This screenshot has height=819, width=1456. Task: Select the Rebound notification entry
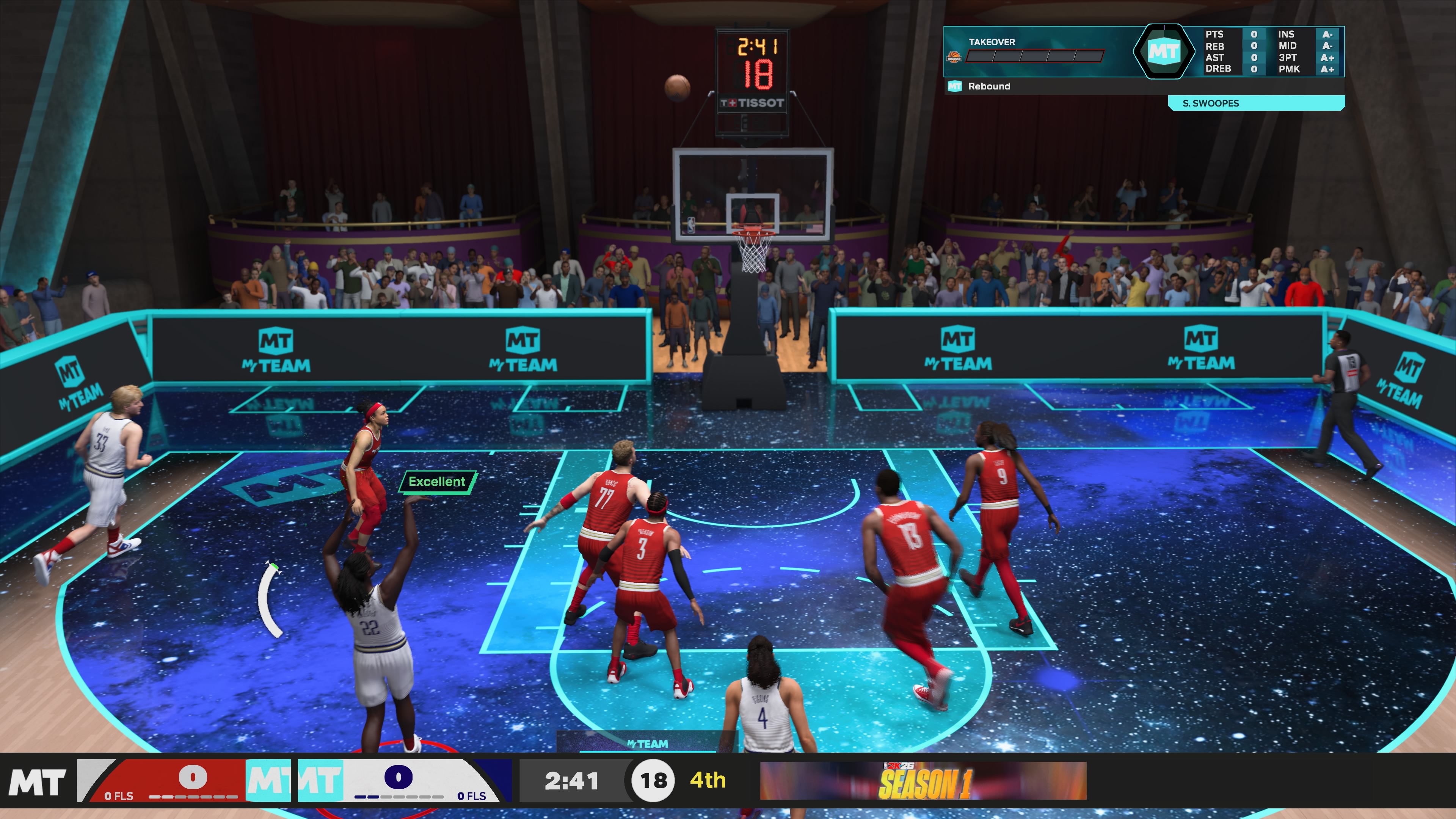[x=988, y=86]
